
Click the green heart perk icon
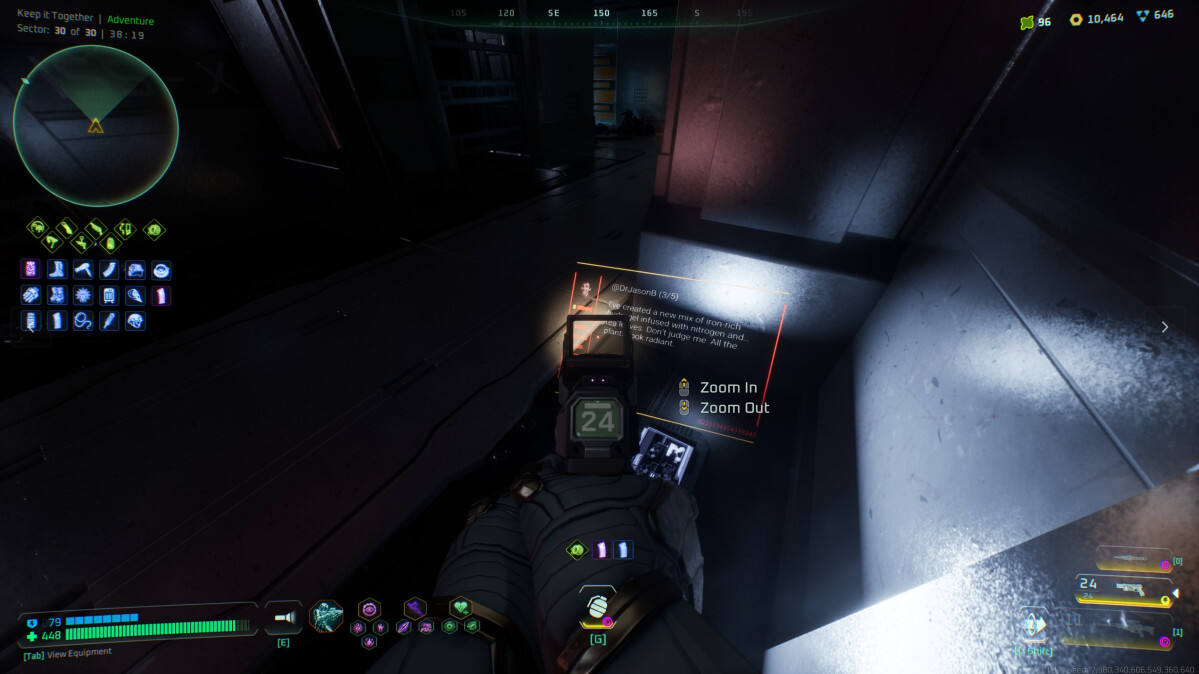tap(460, 607)
